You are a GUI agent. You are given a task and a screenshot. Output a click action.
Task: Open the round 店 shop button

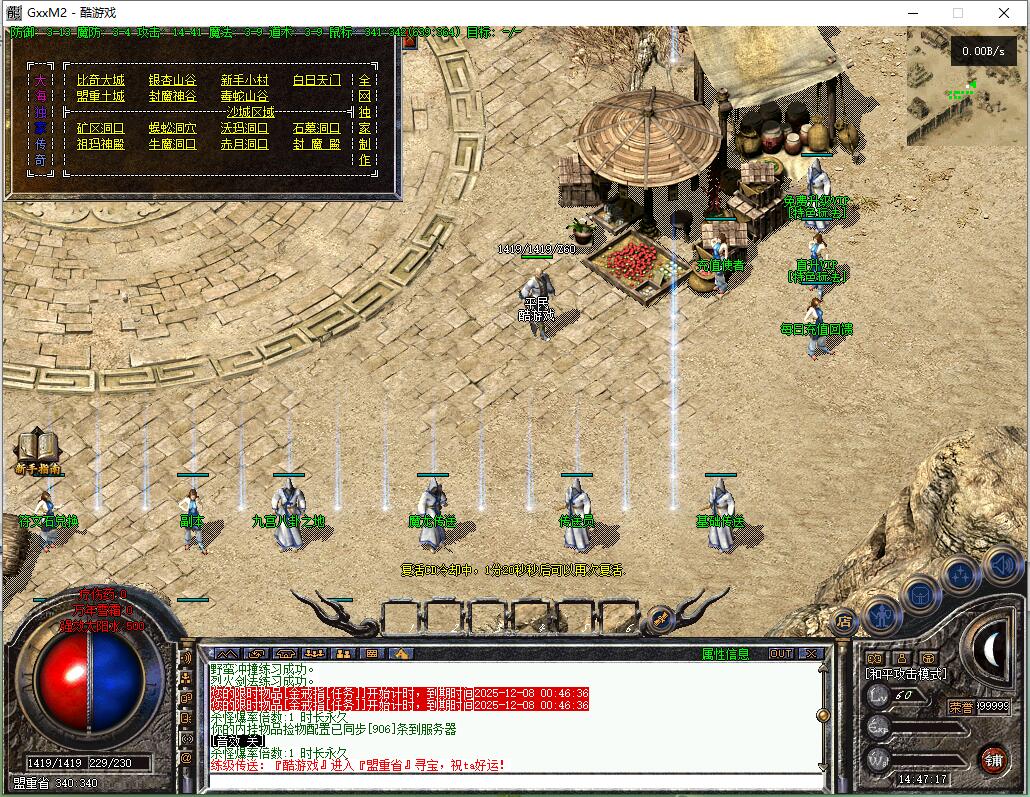tap(845, 621)
